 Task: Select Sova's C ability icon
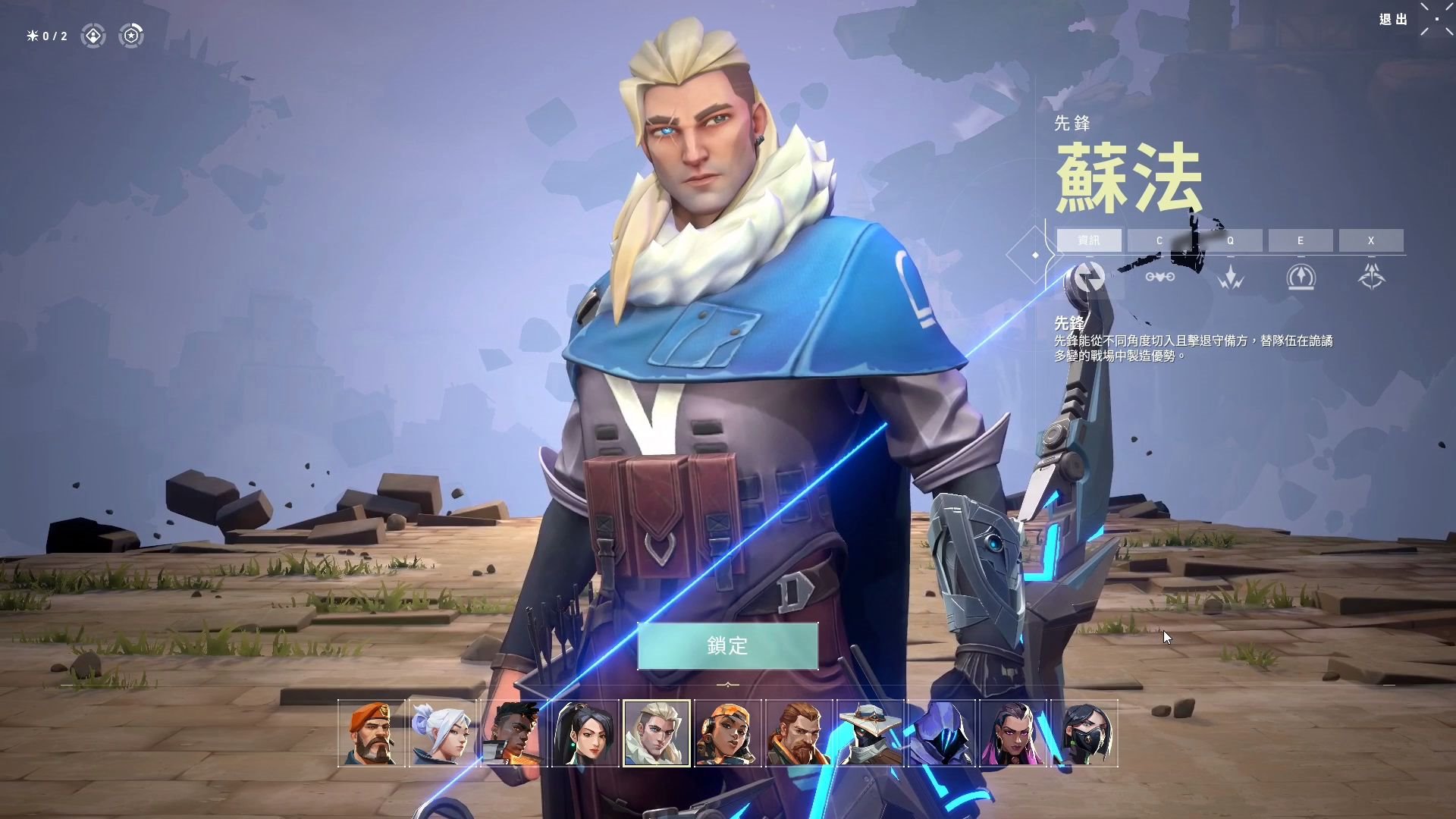click(x=1159, y=276)
